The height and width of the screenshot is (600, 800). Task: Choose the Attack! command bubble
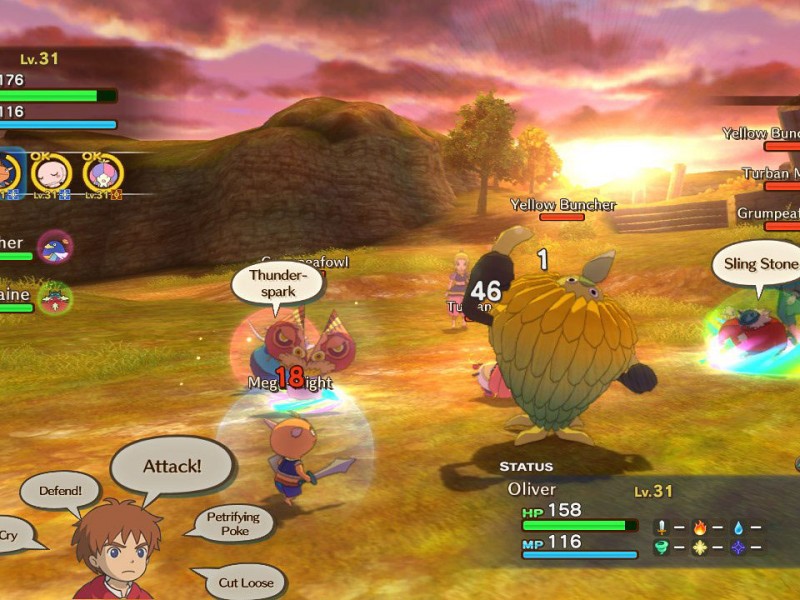coord(172,466)
